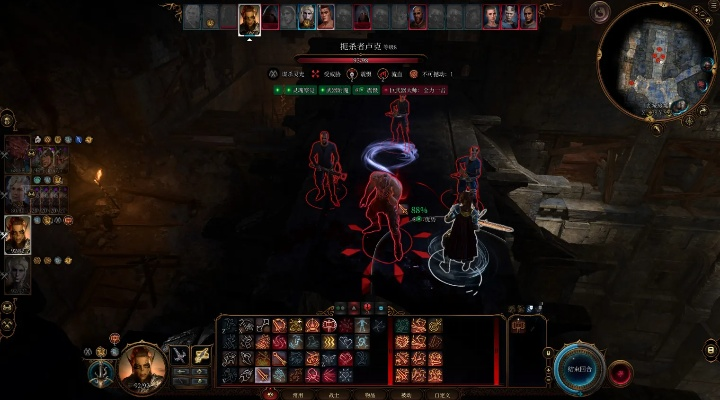Switch to the 常用 hotbar tab

(x=297, y=395)
